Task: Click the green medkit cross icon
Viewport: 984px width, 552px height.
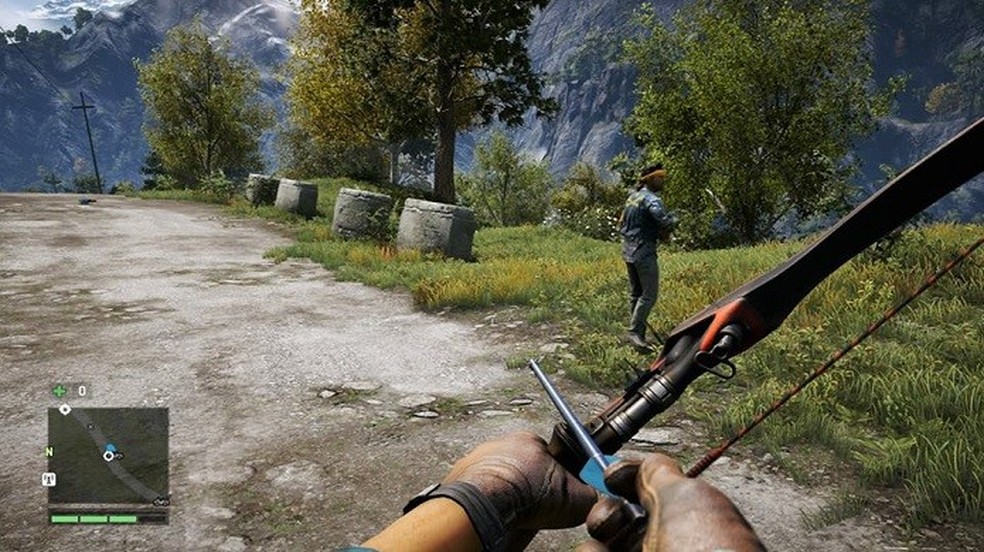Action: (x=59, y=391)
